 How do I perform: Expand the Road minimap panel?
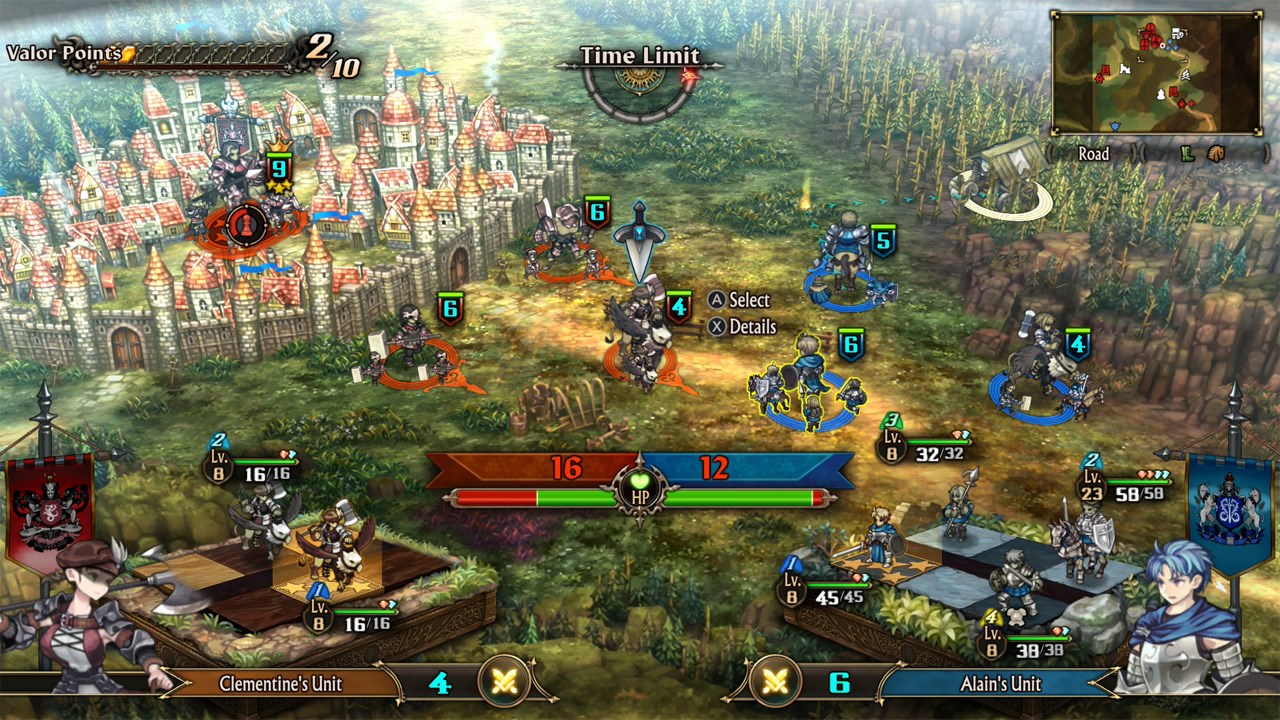coord(1094,153)
